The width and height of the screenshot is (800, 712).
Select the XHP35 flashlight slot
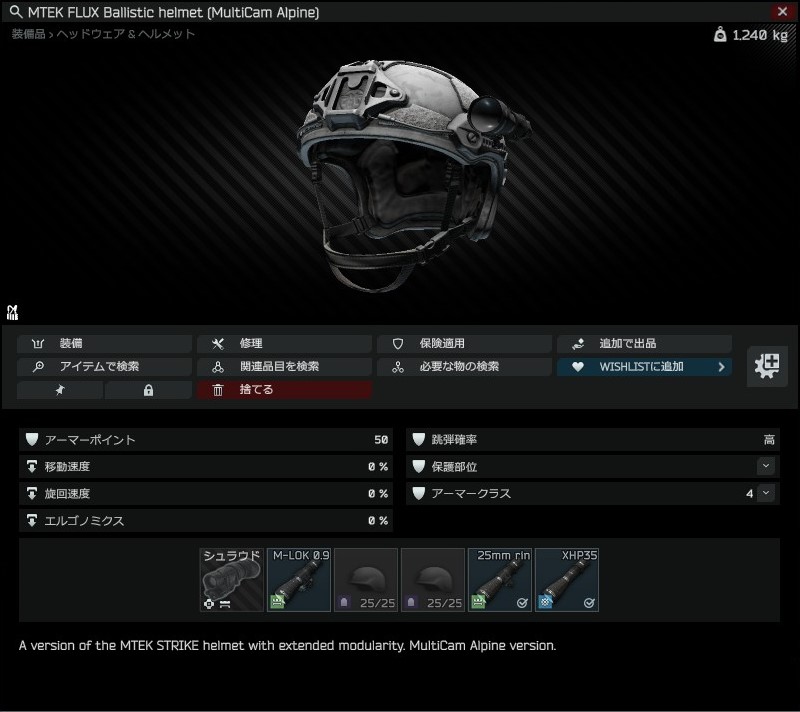click(566, 580)
